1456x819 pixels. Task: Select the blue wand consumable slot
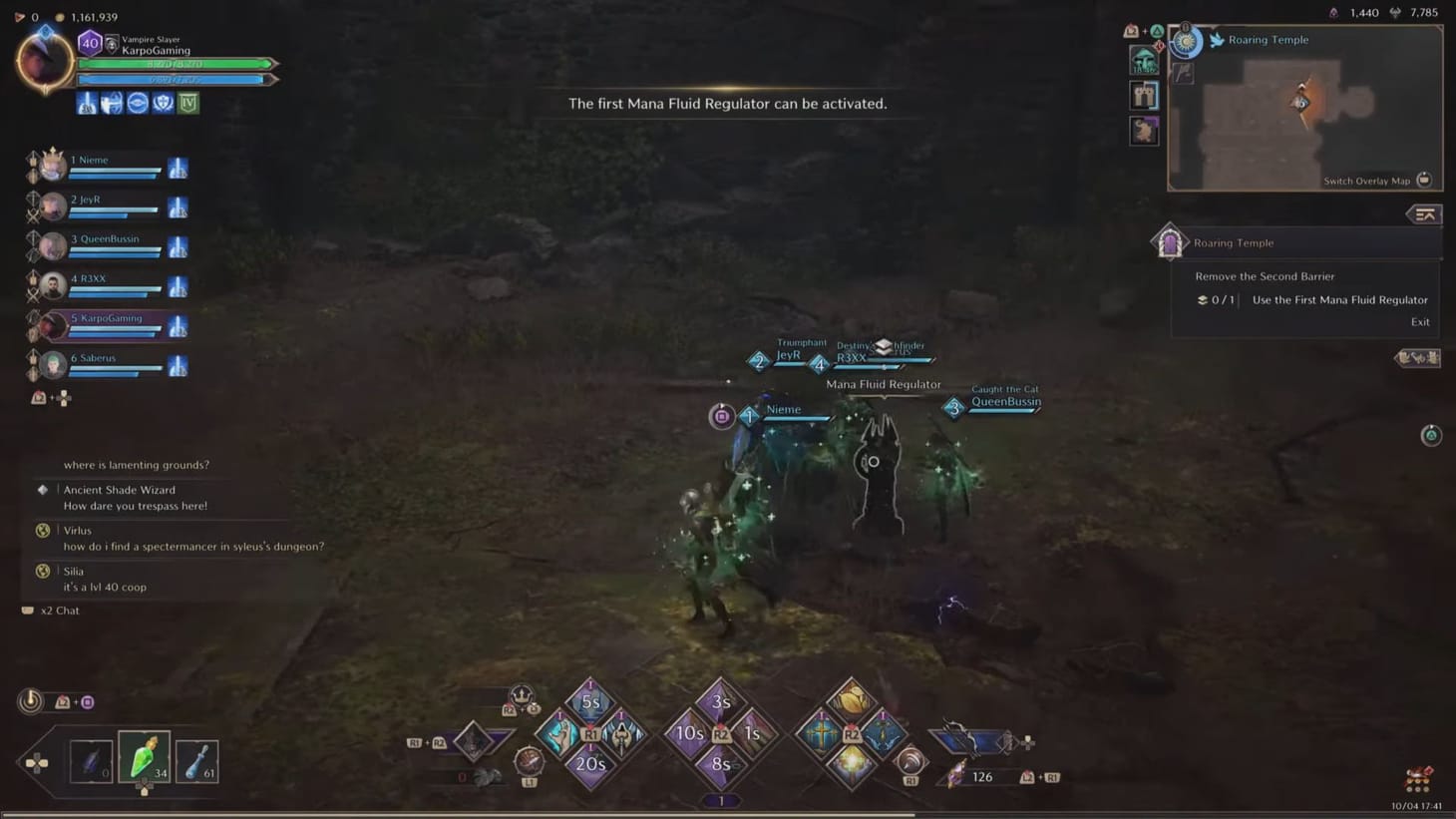pyautogui.click(x=196, y=761)
